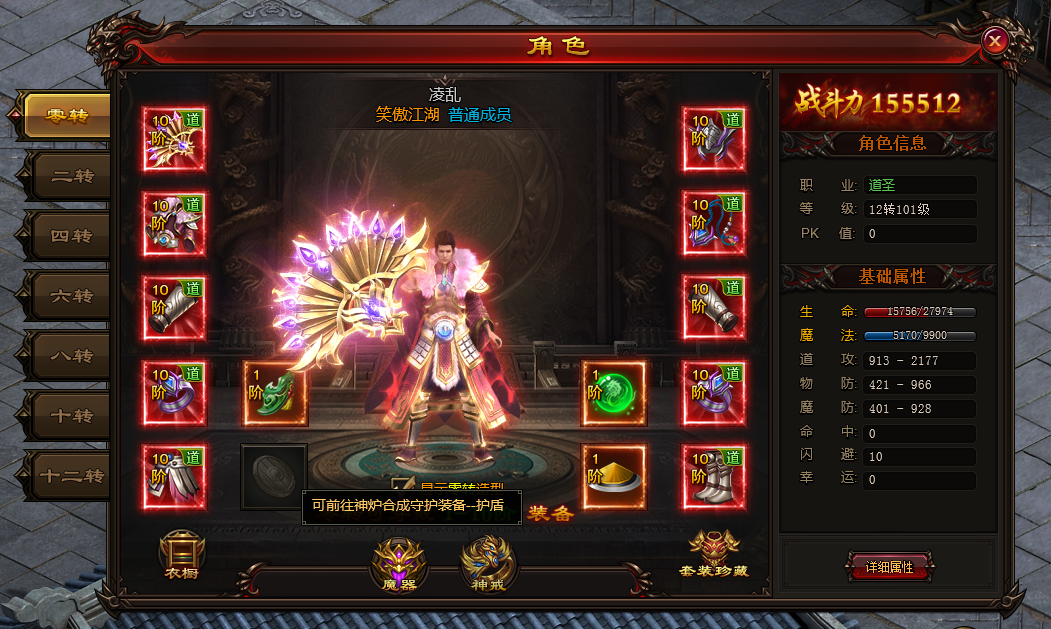Switch to the 零转 tab
1051x629 pixels.
pos(67,116)
